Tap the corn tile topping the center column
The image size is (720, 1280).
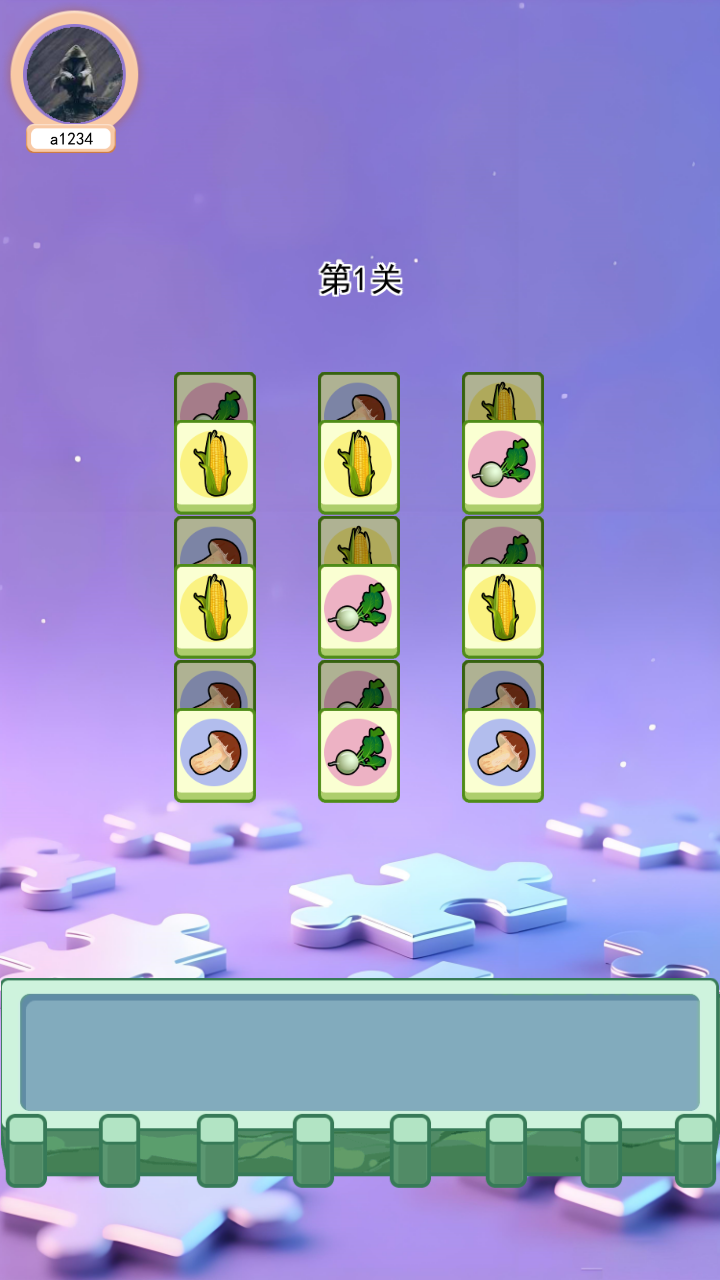click(359, 466)
